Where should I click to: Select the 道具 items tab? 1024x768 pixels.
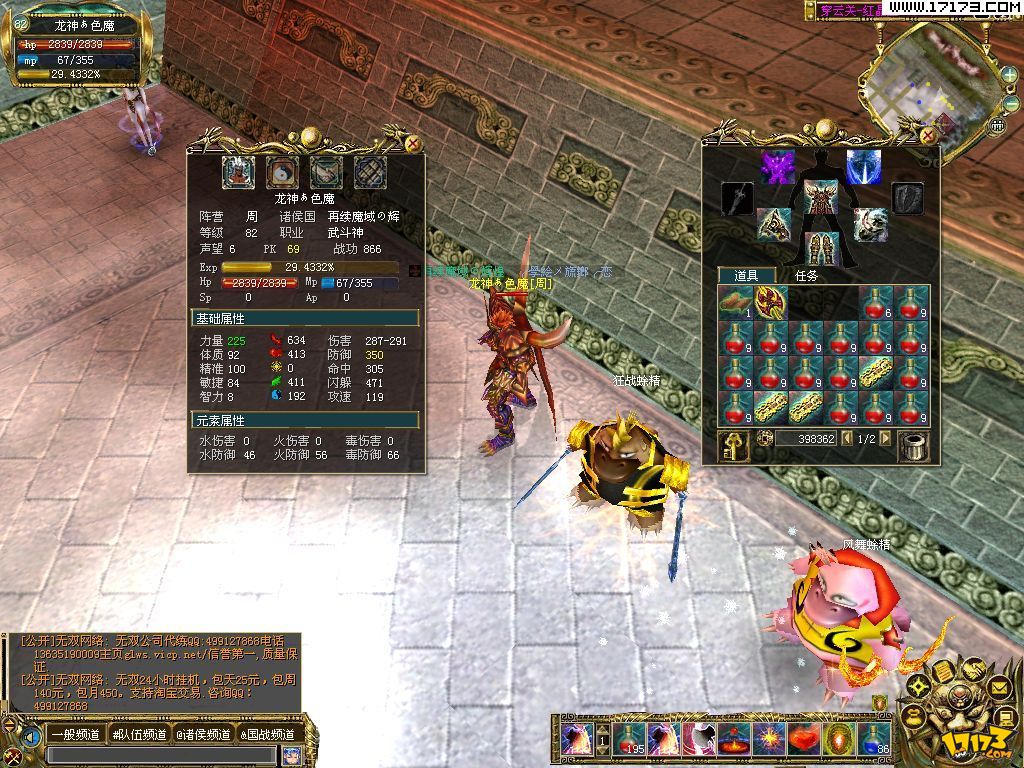747,275
